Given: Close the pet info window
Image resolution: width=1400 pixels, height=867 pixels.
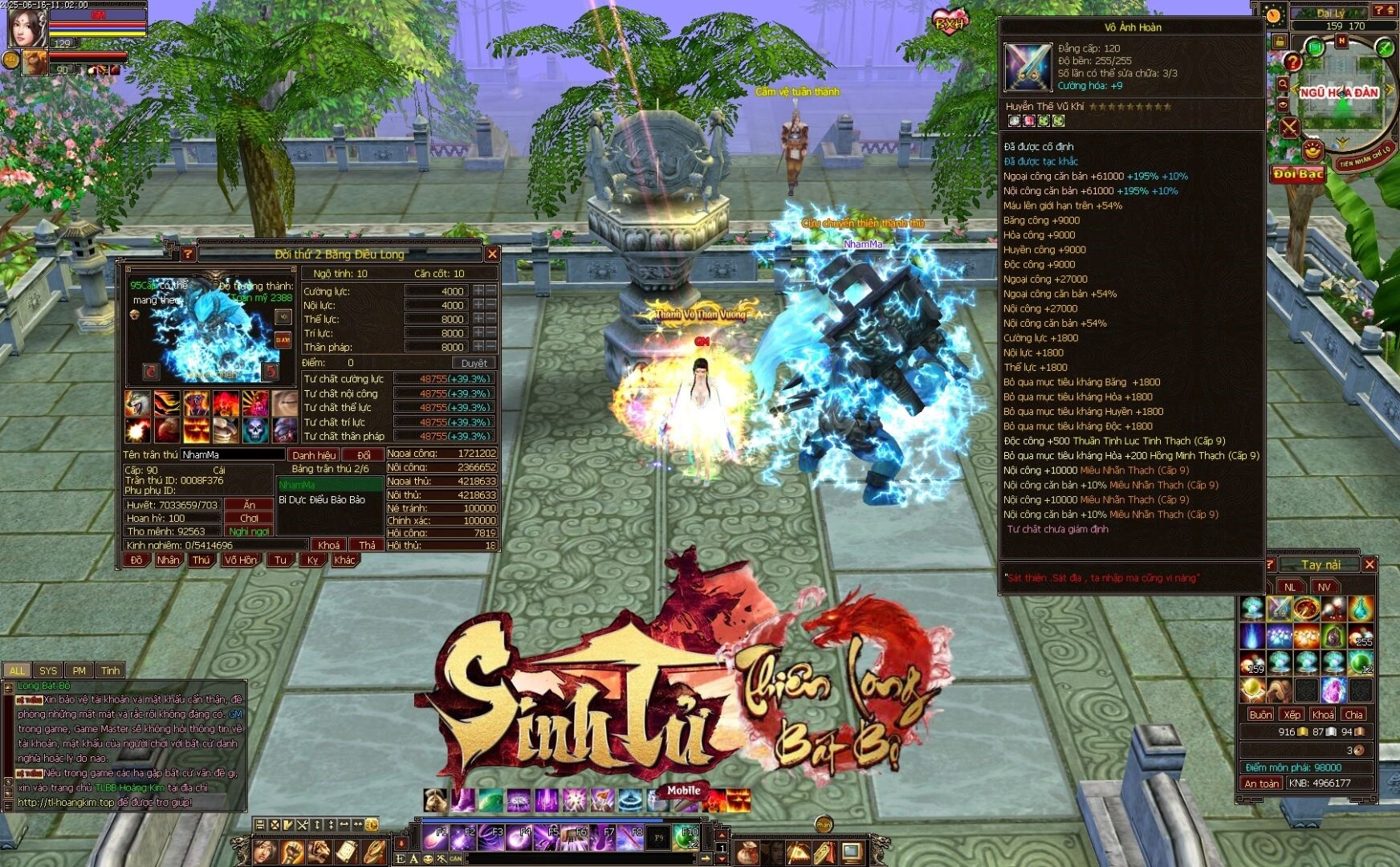Looking at the screenshot, I should (492, 254).
